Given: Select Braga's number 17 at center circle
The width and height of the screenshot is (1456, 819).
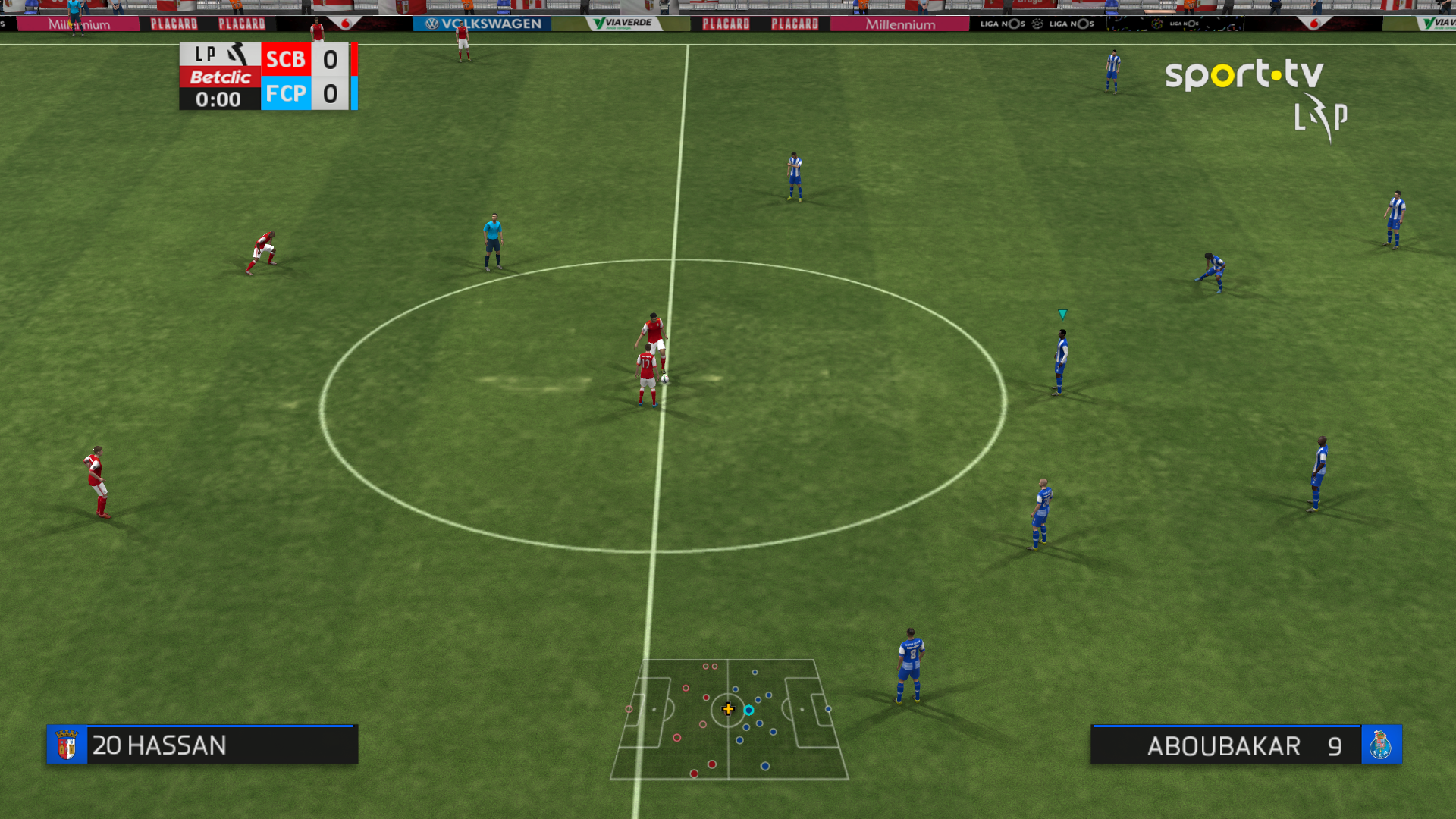Looking at the screenshot, I should [x=646, y=372].
